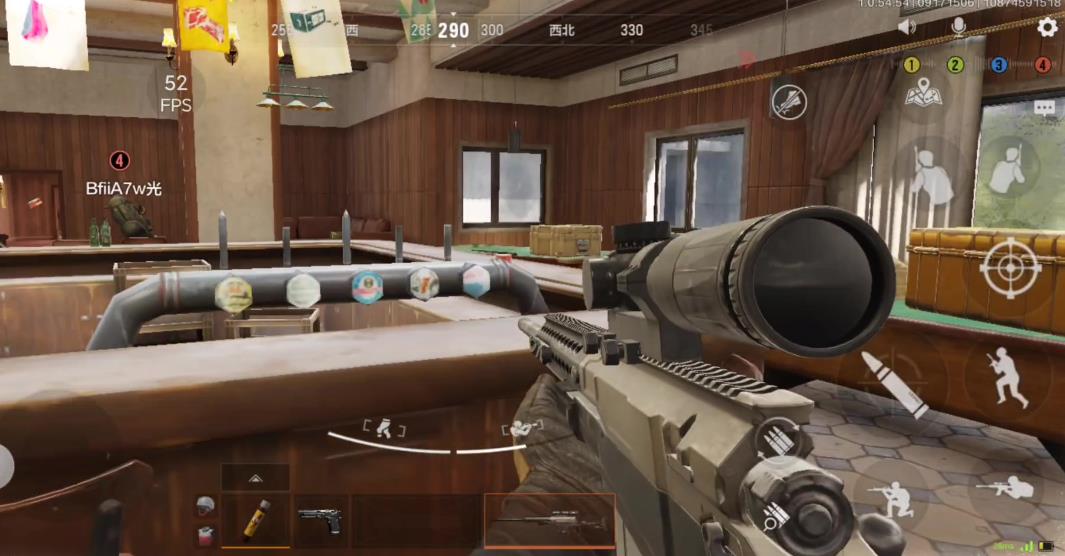Select red squad member number 4
Viewport: 1065px width, 556px height.
tap(1043, 65)
